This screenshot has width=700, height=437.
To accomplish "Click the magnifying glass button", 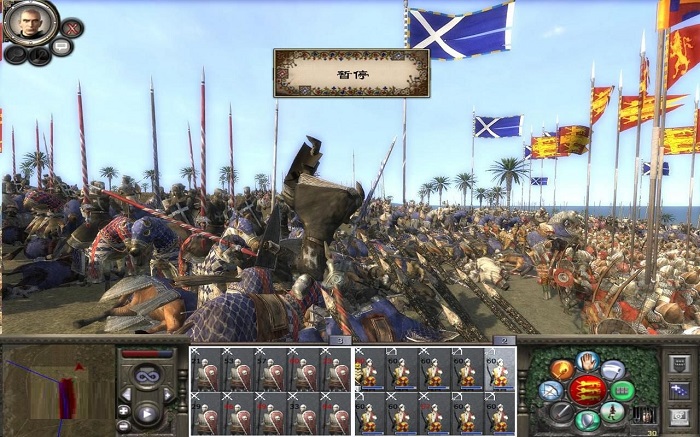I will (x=16, y=52).
